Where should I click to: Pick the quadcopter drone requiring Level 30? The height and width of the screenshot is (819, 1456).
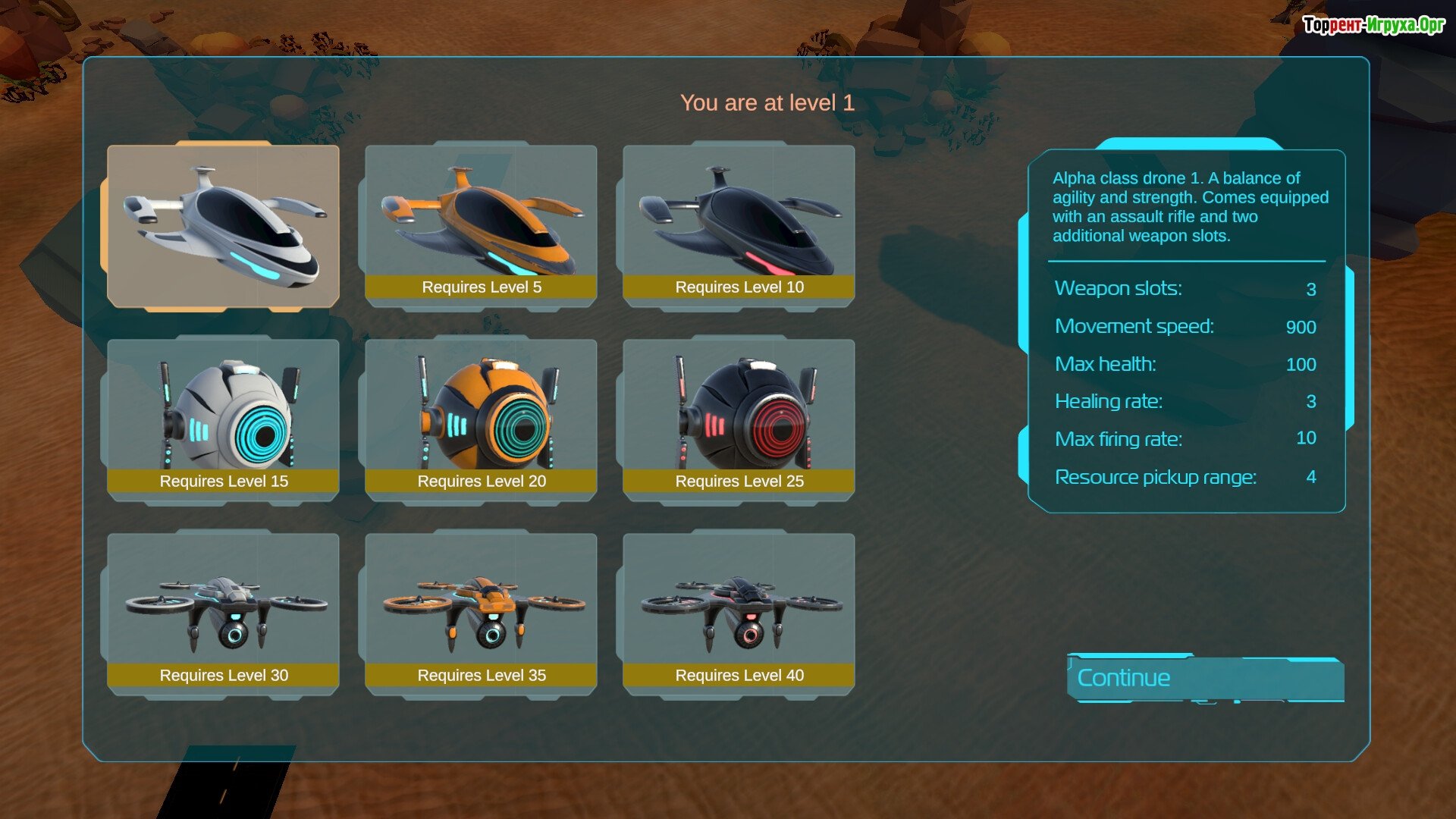click(x=223, y=613)
